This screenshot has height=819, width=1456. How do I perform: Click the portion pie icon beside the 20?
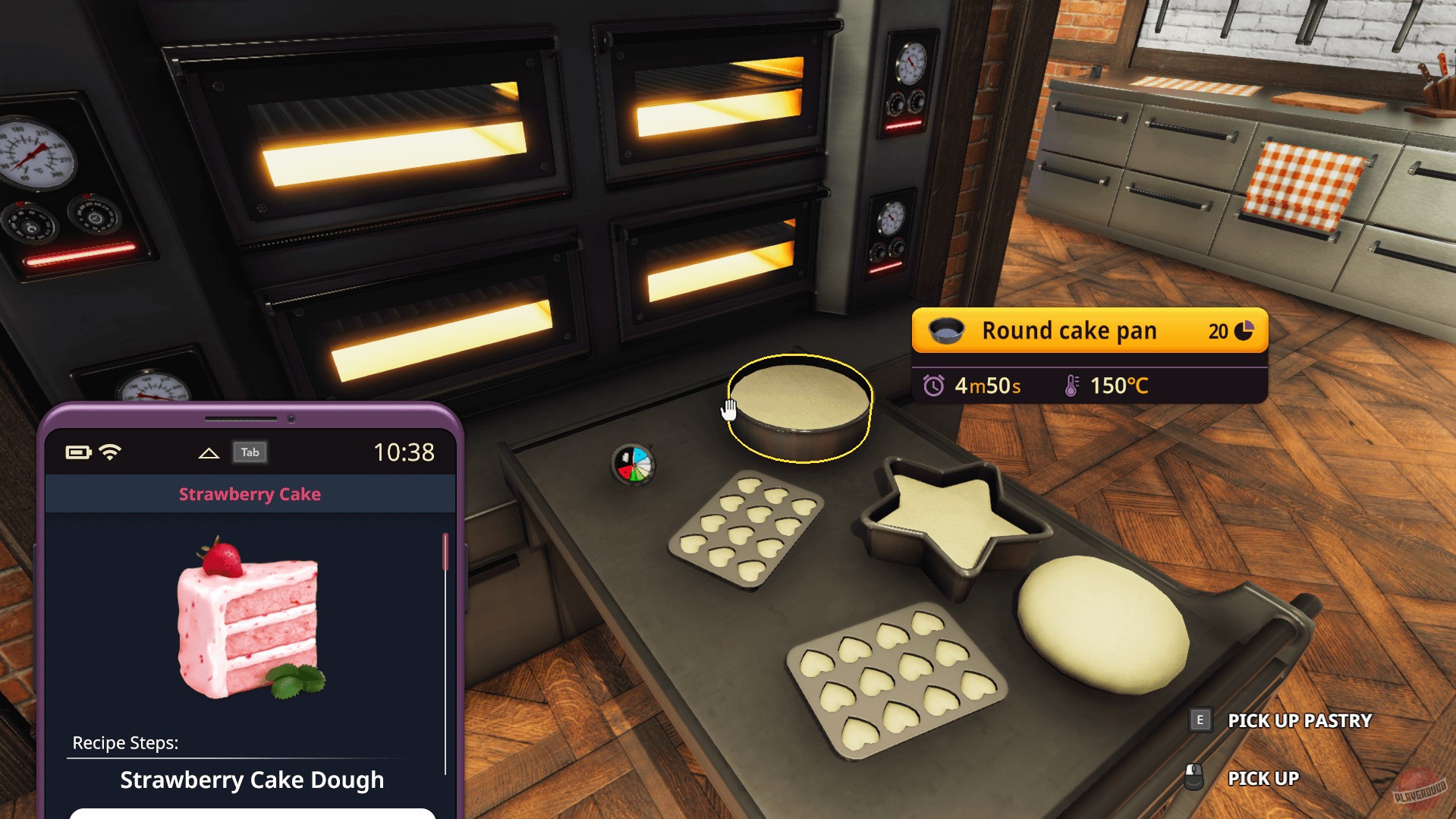1245,330
